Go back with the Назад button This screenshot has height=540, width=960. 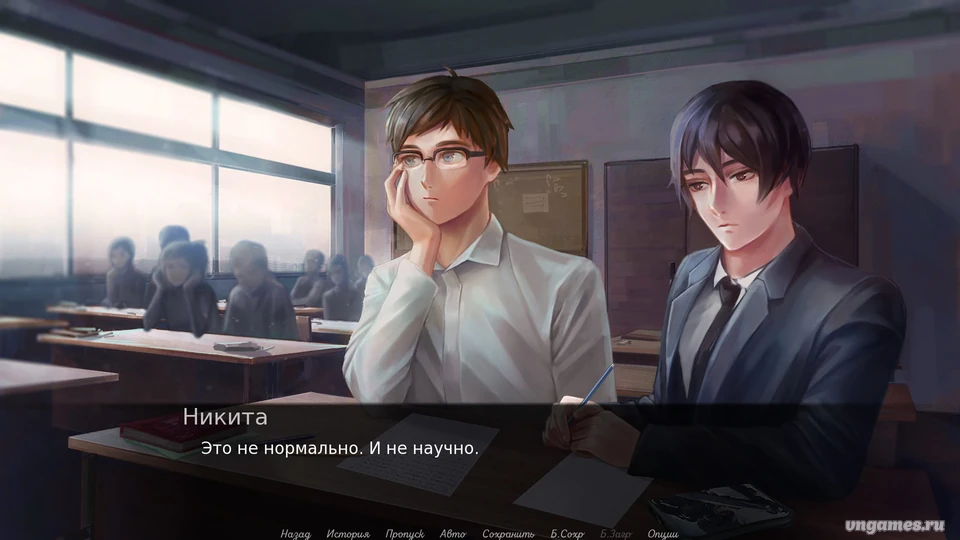pos(295,534)
